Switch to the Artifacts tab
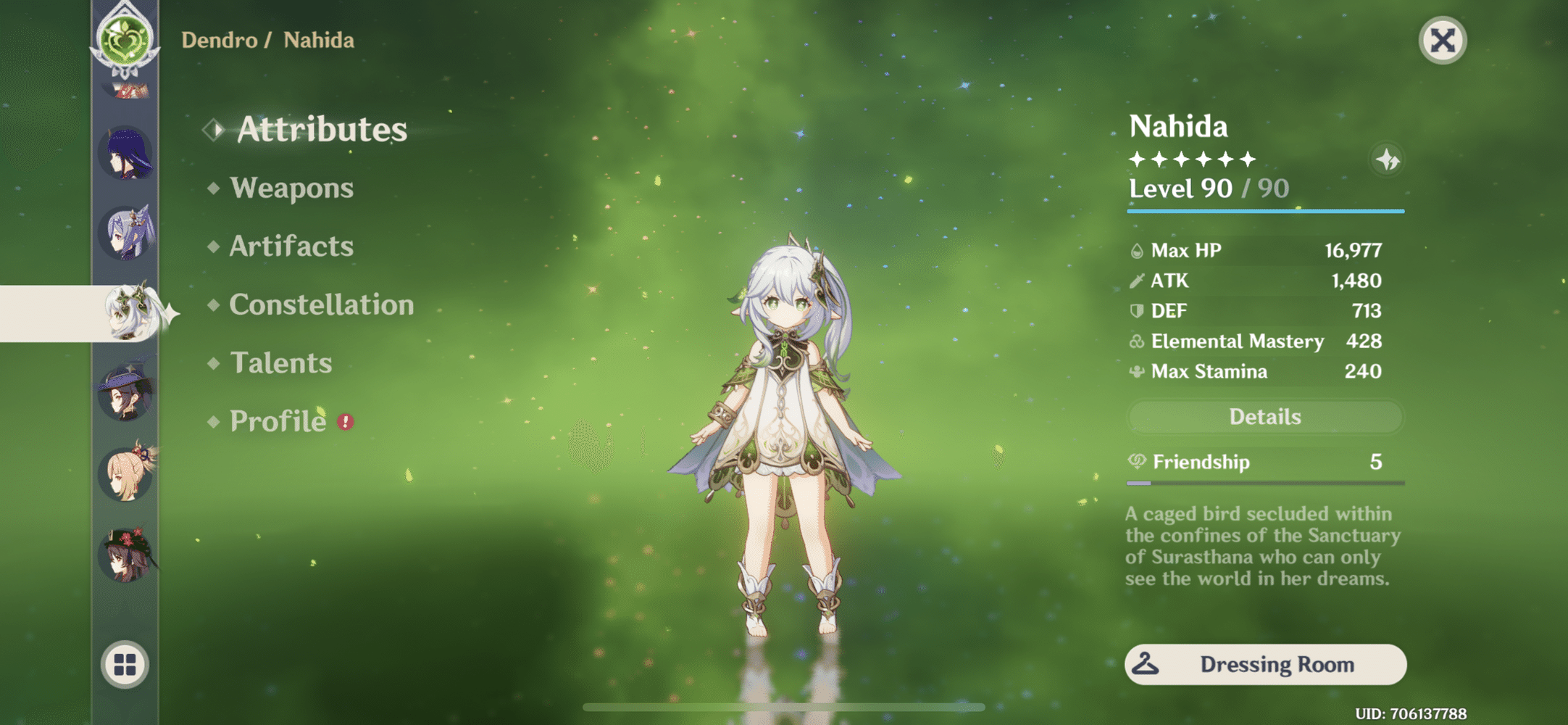 (x=290, y=246)
